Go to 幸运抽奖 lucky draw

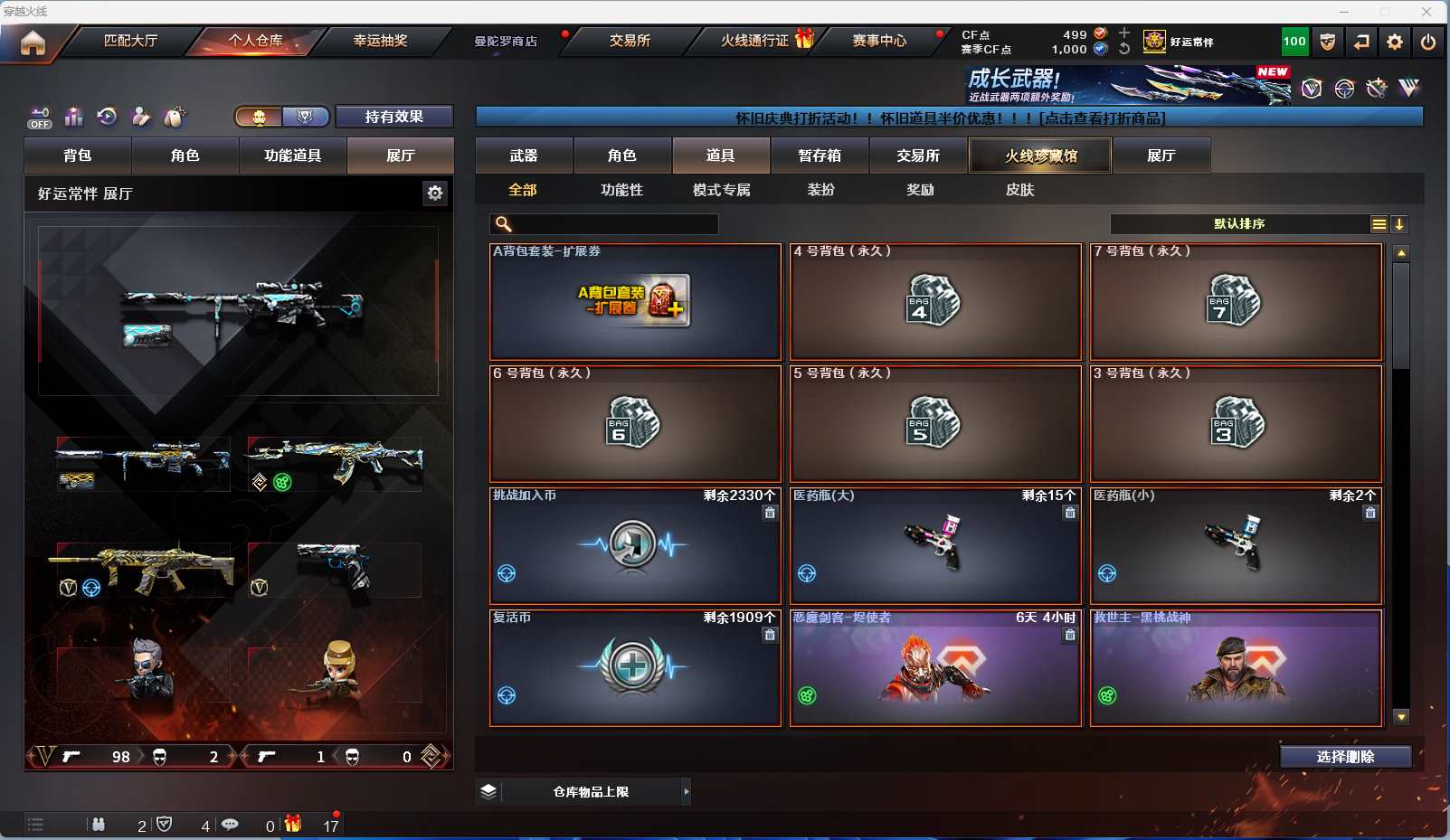(380, 41)
